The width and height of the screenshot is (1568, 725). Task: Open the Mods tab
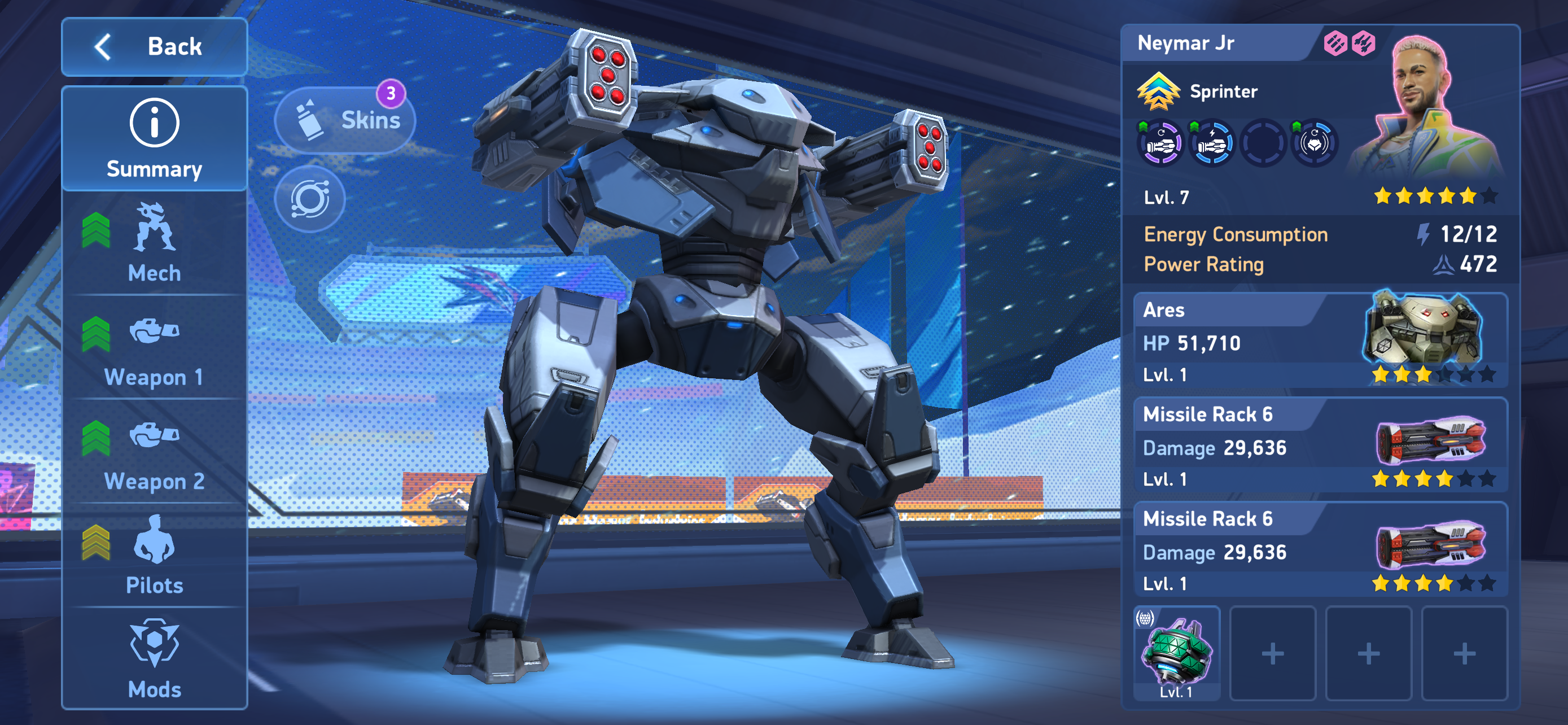(x=154, y=660)
